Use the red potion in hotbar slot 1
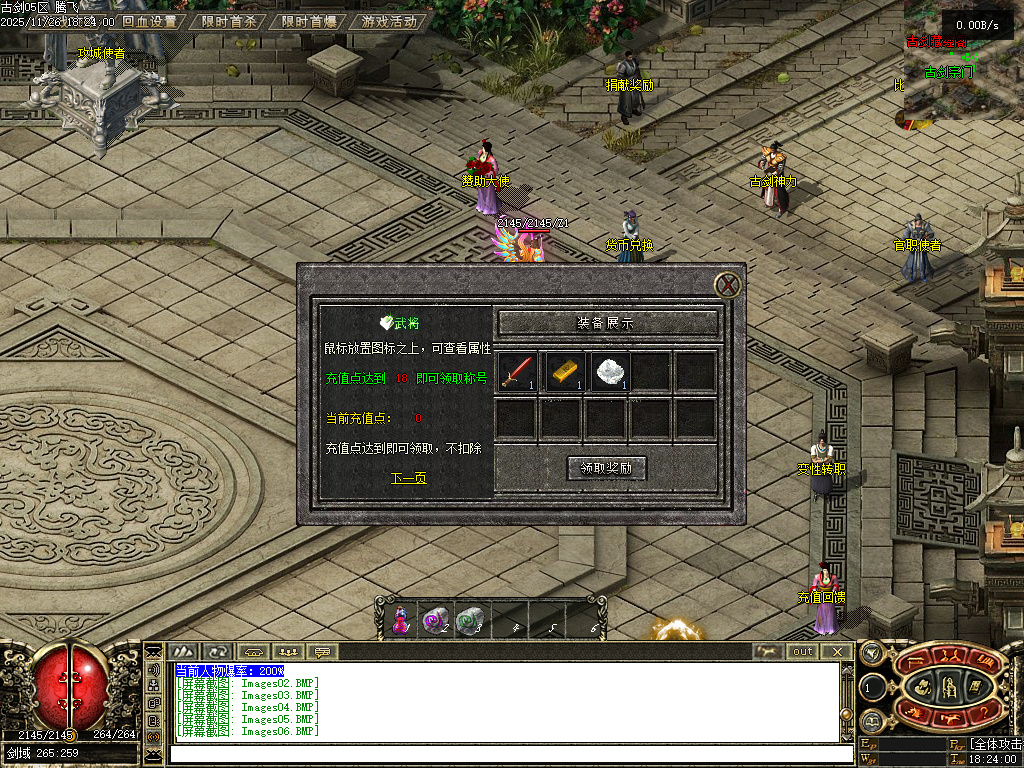 pyautogui.click(x=400, y=622)
